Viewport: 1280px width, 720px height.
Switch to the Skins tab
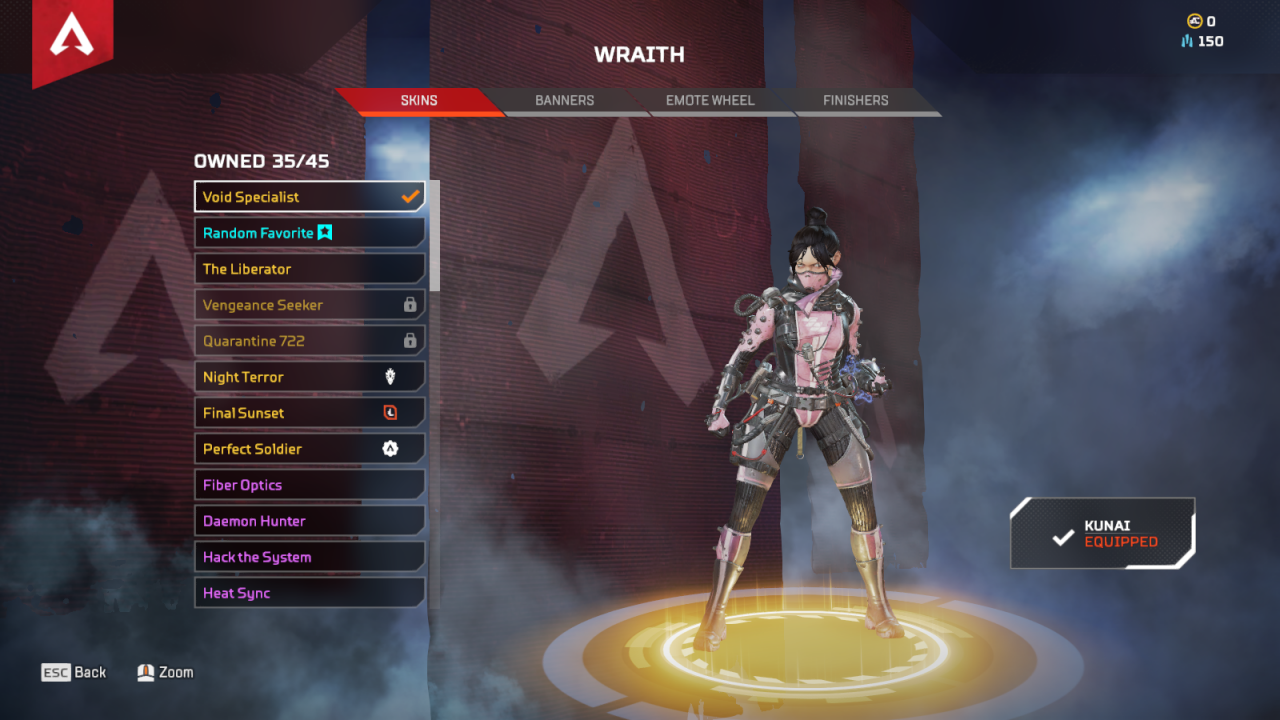point(419,101)
